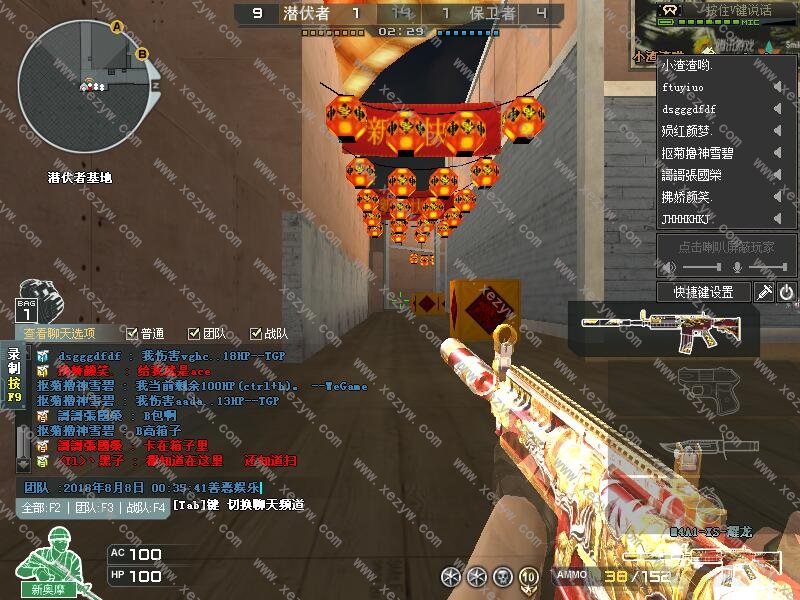
Task: Toggle the 普通 chat filter checkbox
Action: click(x=132, y=334)
